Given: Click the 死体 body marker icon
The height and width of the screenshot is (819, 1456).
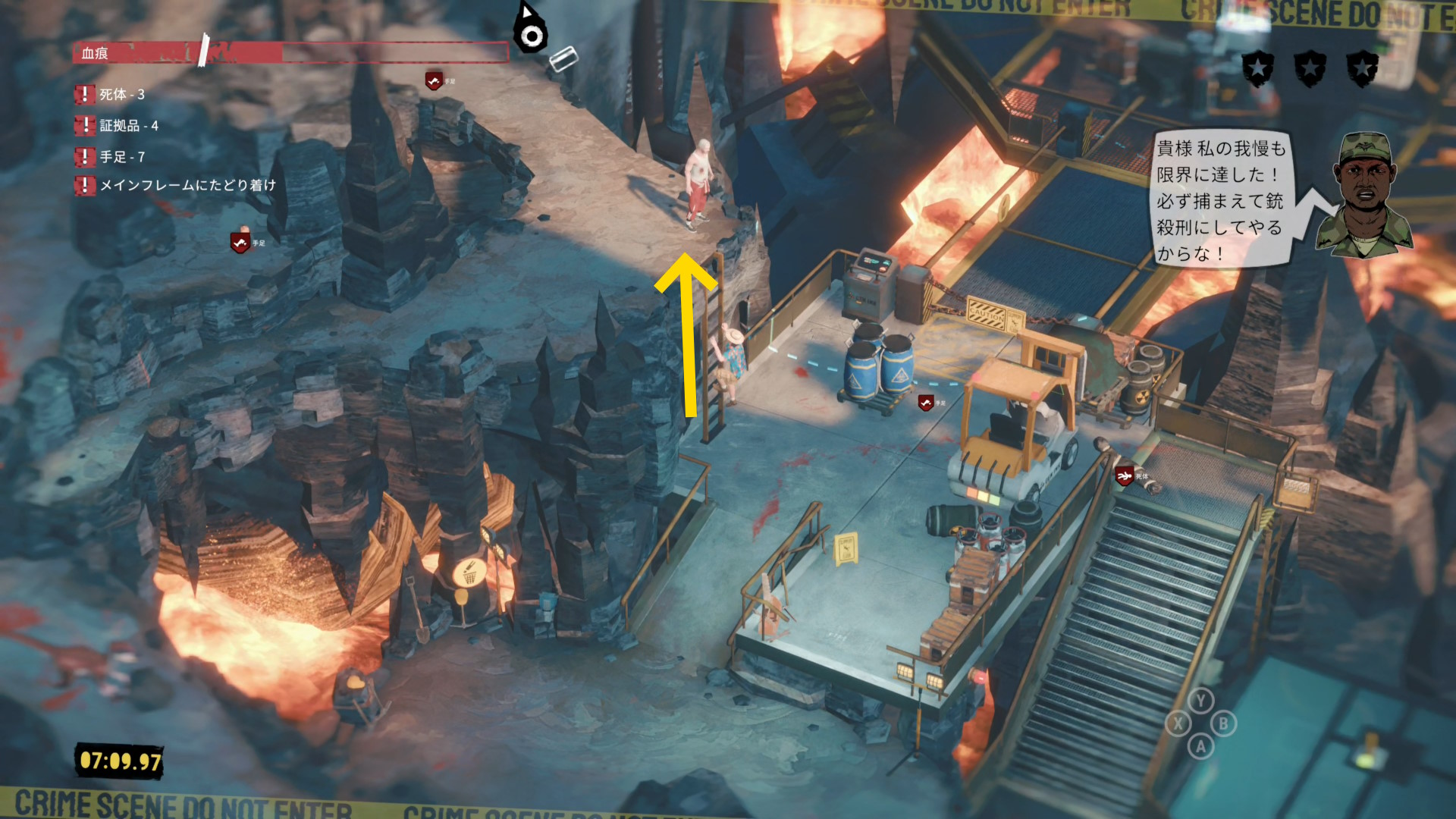Looking at the screenshot, I should pos(1125,475).
